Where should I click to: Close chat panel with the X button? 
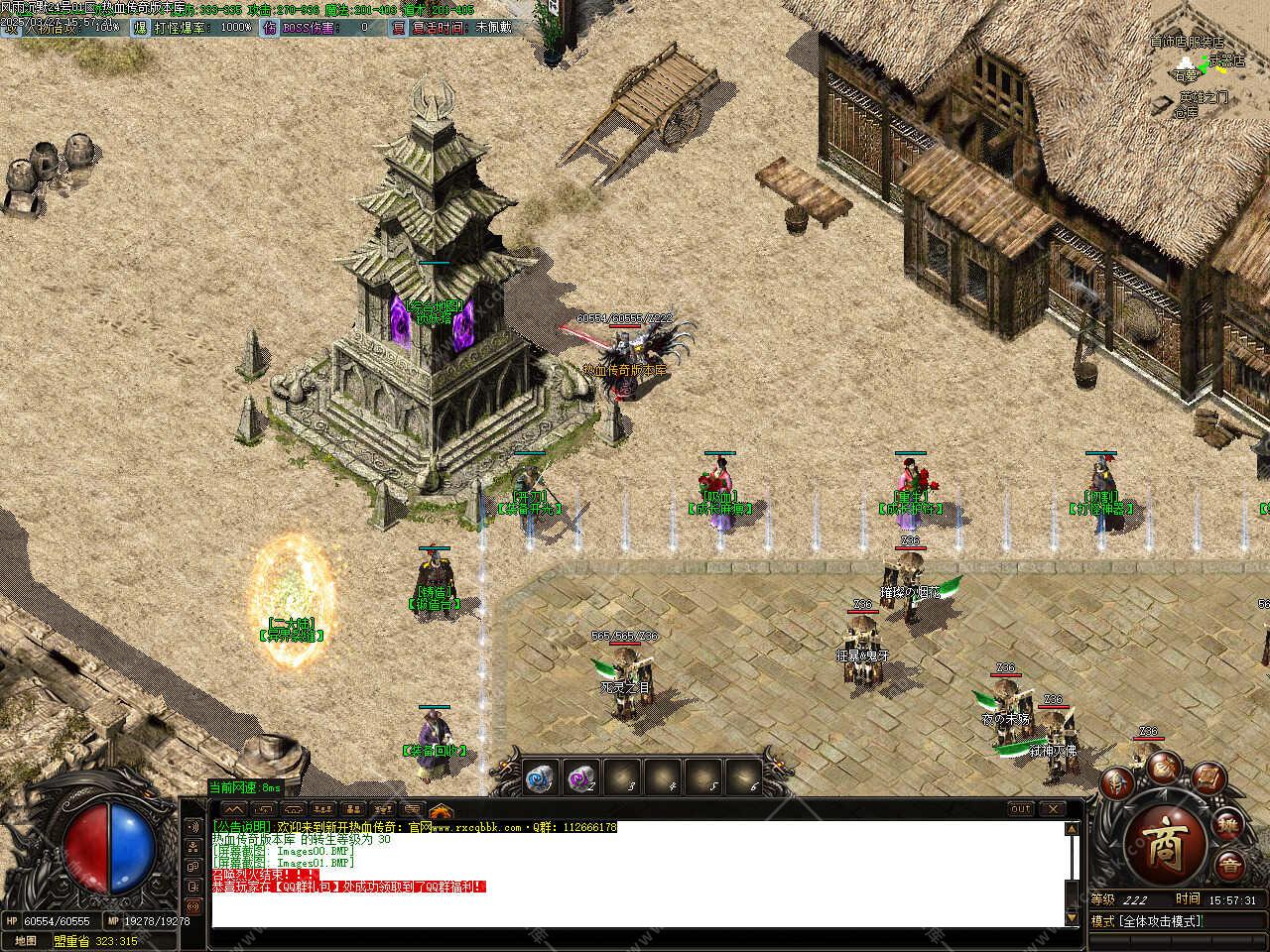1053,809
